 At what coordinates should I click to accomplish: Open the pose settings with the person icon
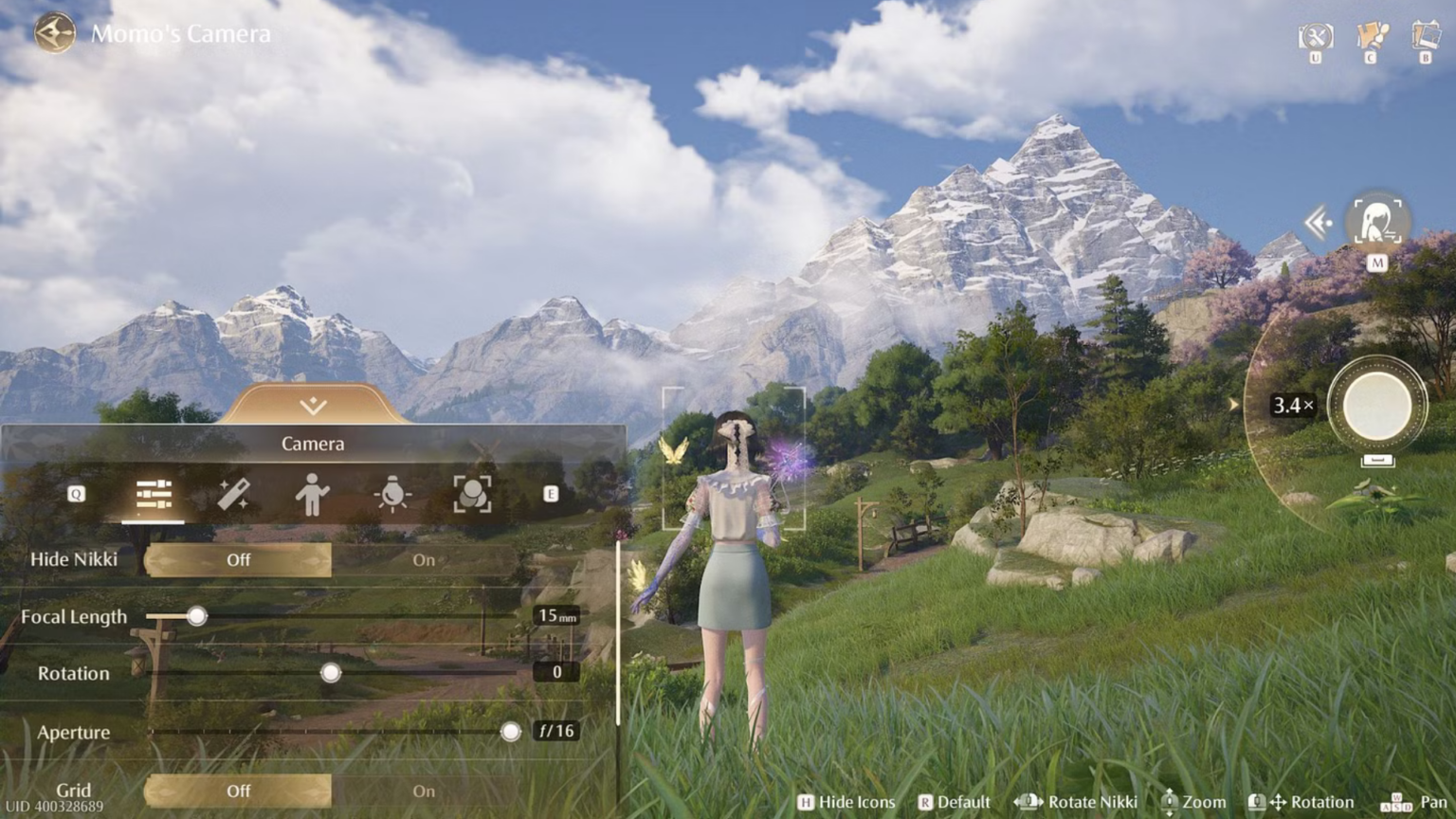(x=313, y=493)
